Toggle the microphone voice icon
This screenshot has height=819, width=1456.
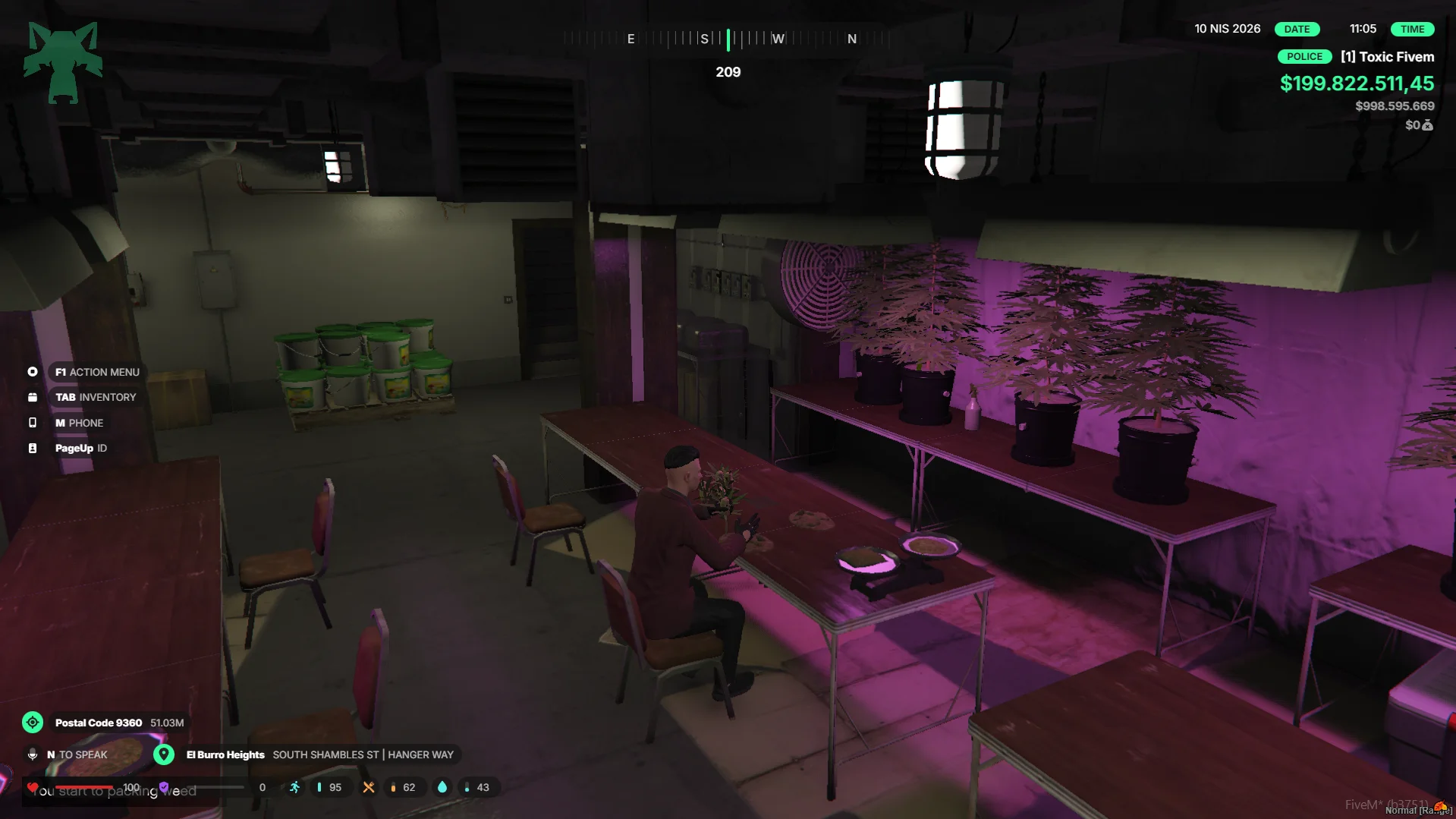[33, 754]
